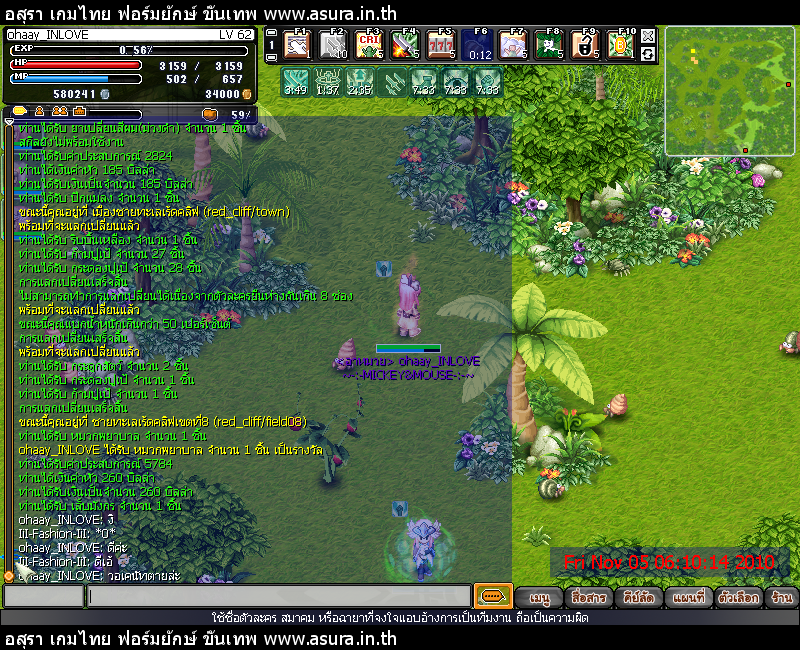Close the hotkey bar with X
The width and height of the screenshot is (800, 650).
coord(648,36)
